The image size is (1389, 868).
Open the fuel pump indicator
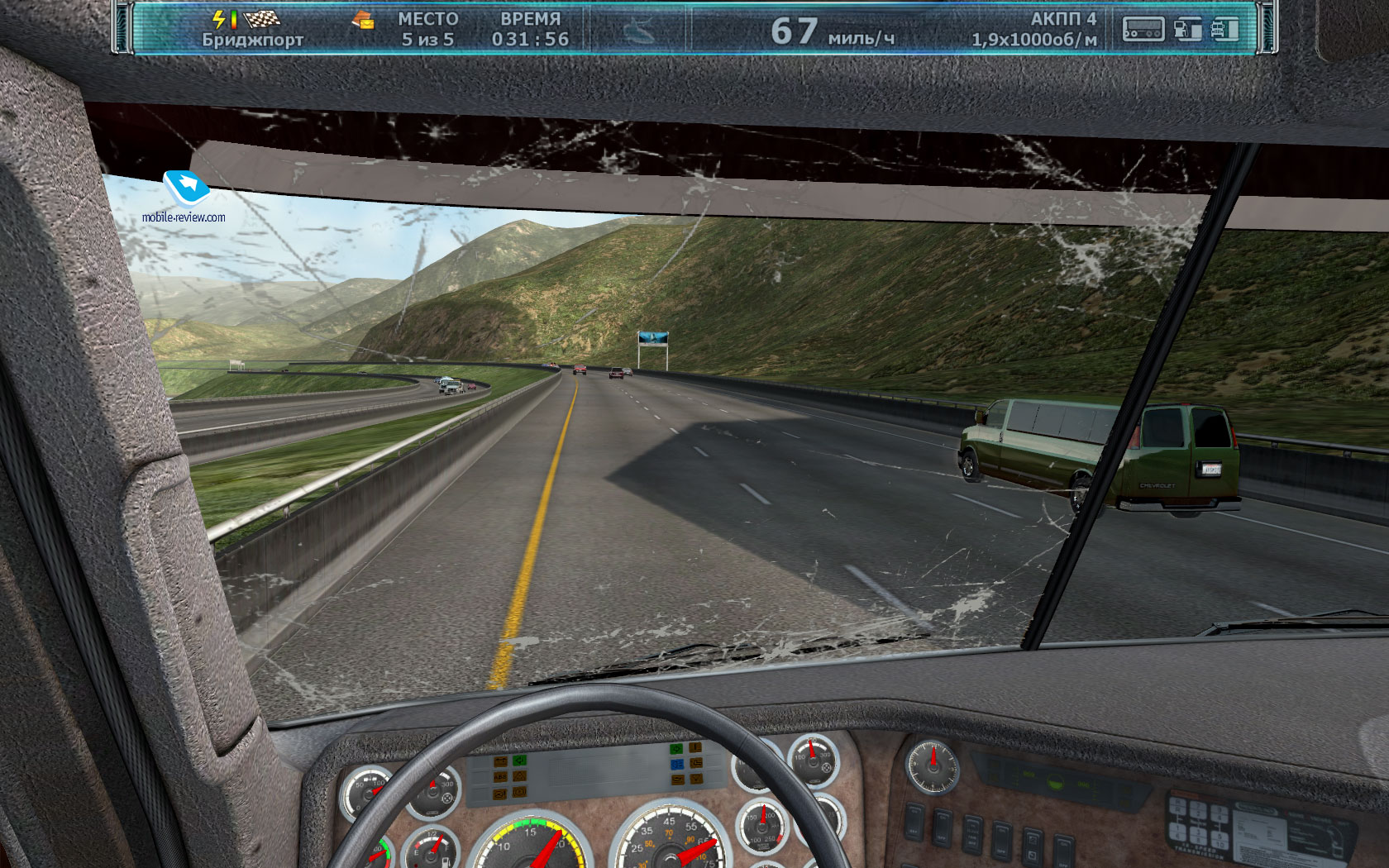pos(1187,30)
